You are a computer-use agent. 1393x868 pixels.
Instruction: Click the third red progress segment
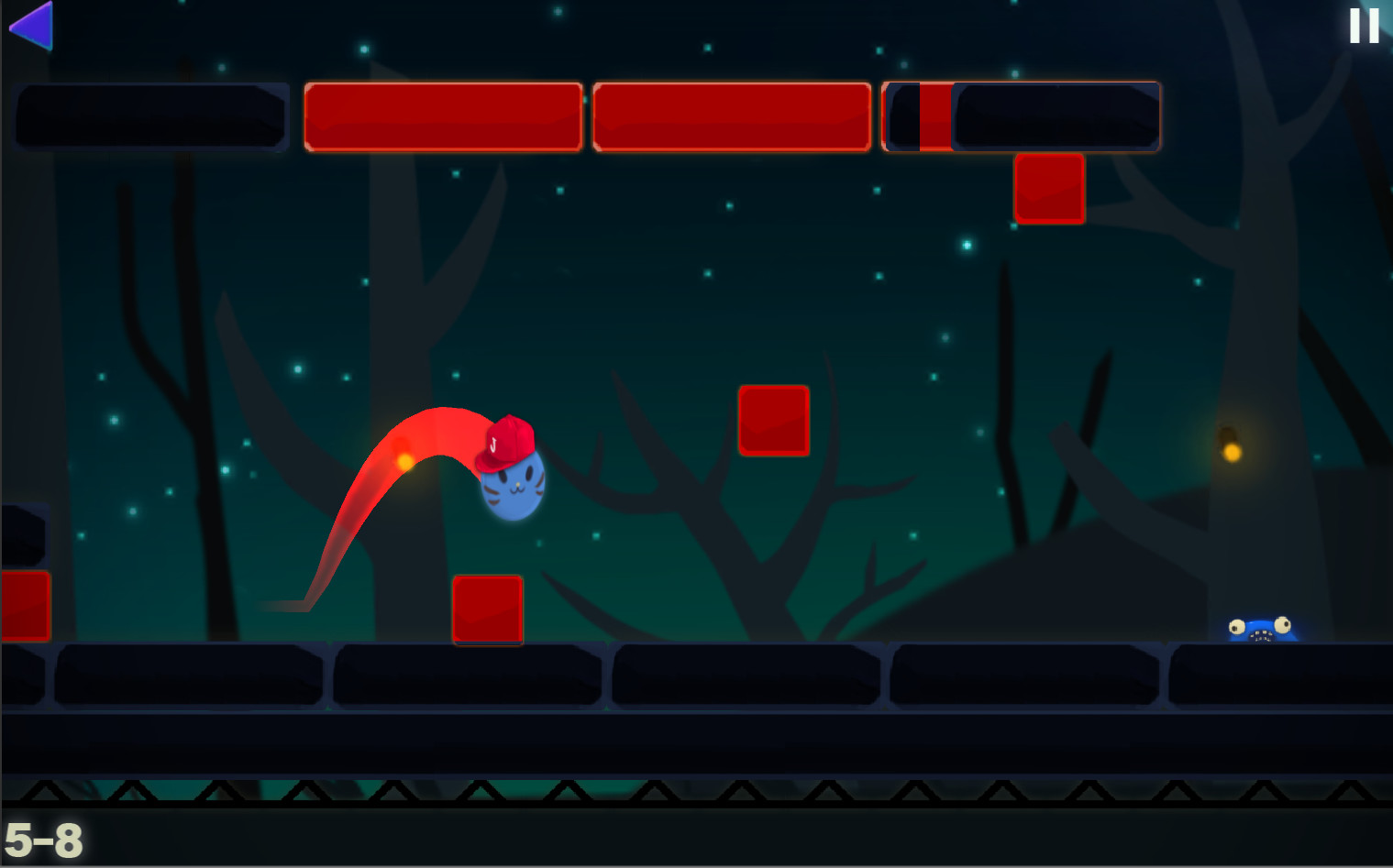pyautogui.click(x=731, y=116)
